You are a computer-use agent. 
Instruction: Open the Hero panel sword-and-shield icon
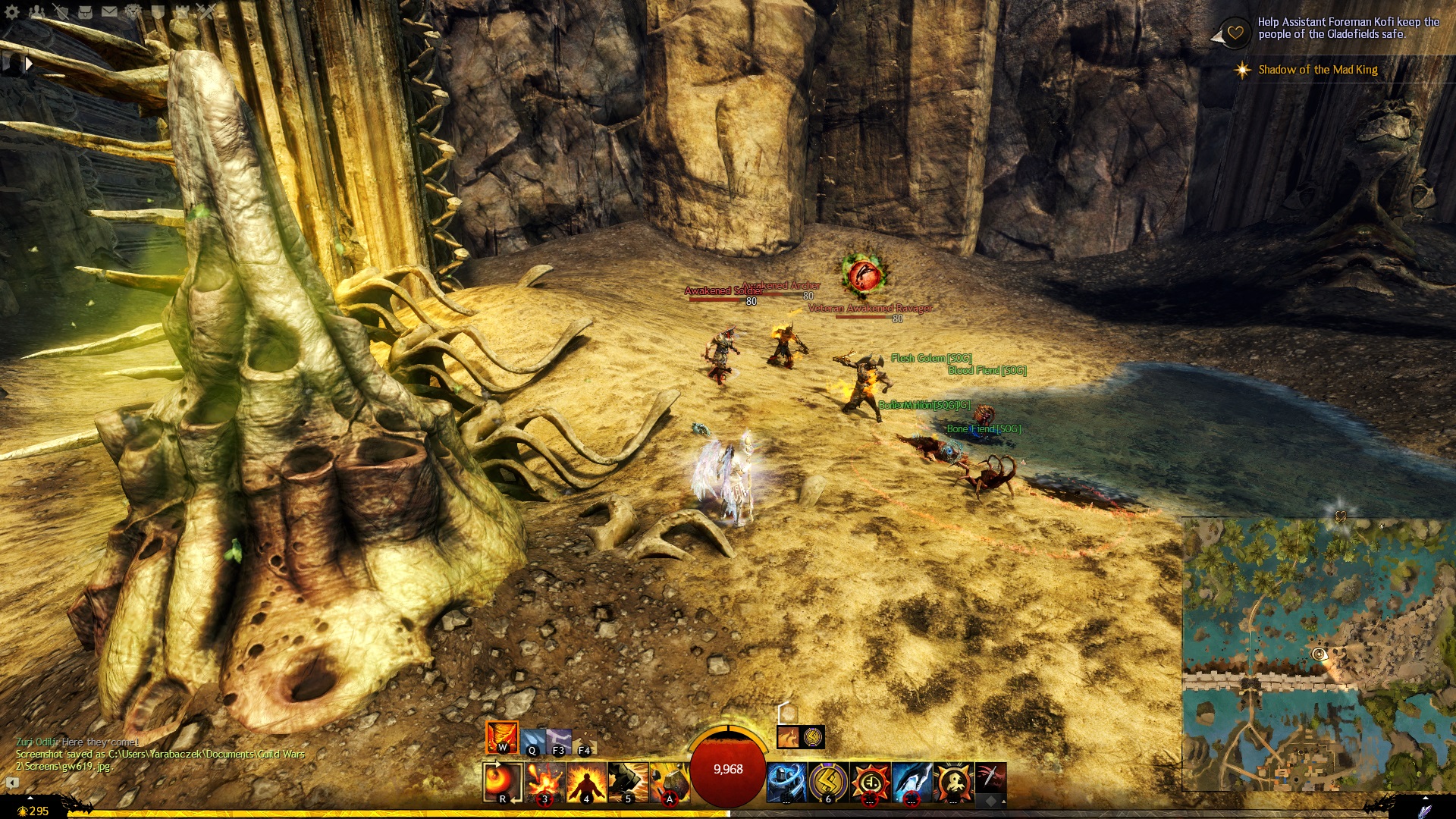[61, 11]
